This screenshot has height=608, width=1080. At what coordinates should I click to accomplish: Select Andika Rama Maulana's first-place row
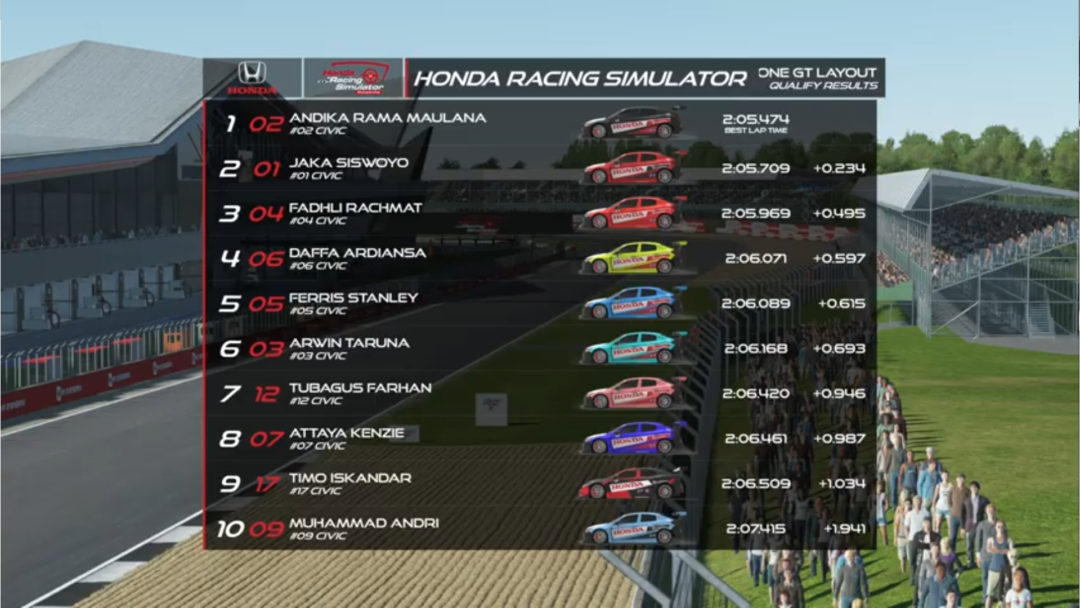point(540,124)
